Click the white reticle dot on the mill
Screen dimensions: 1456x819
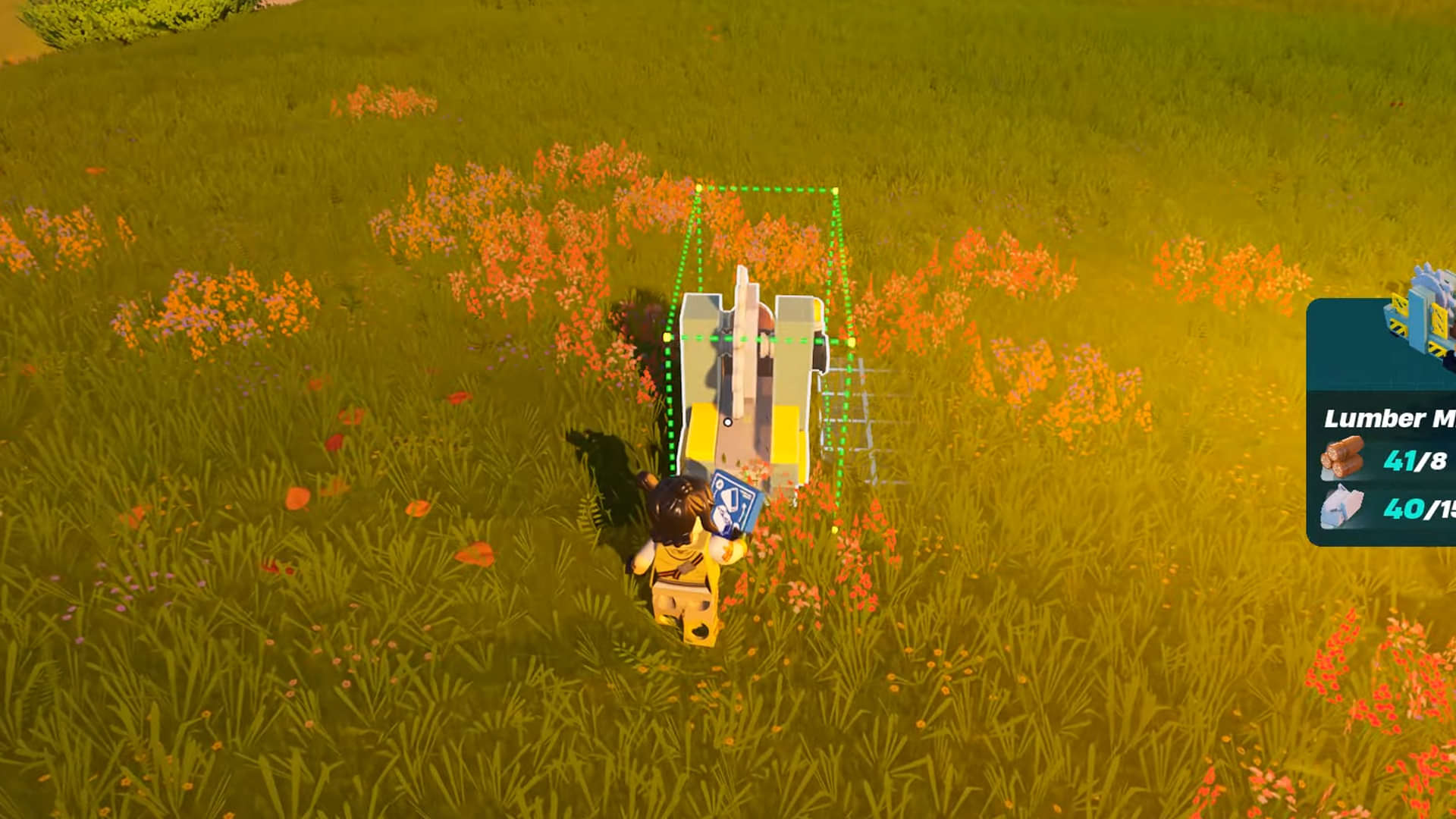[x=728, y=422]
